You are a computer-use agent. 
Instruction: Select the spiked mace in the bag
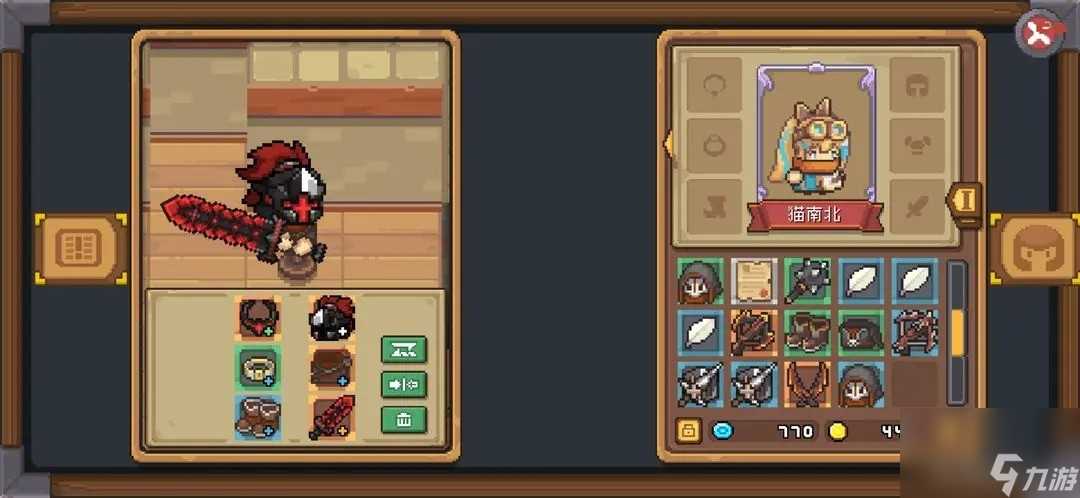coord(807,281)
